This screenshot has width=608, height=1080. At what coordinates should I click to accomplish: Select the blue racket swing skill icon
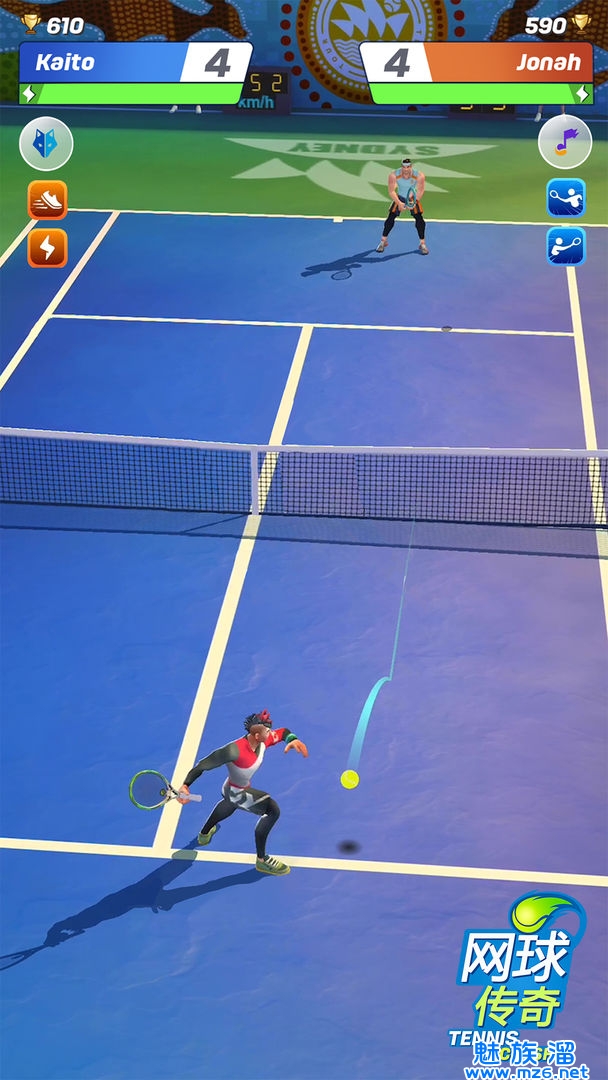click(565, 245)
